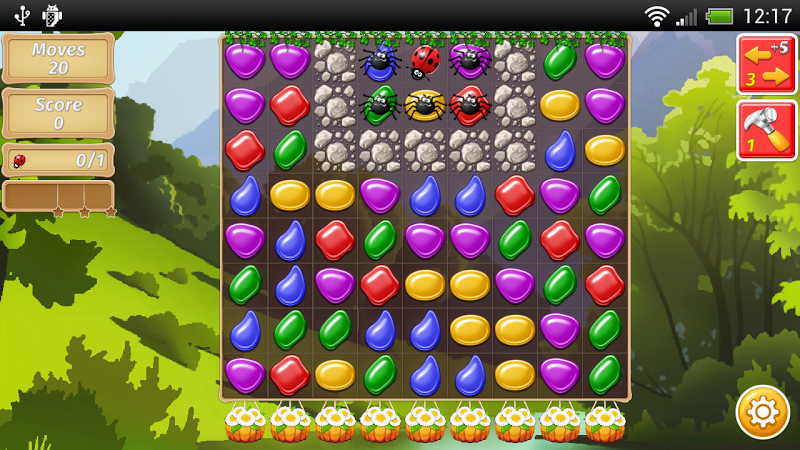Viewport: 800px width, 450px height.
Task: Pick the red spider tile
Action: click(469, 104)
